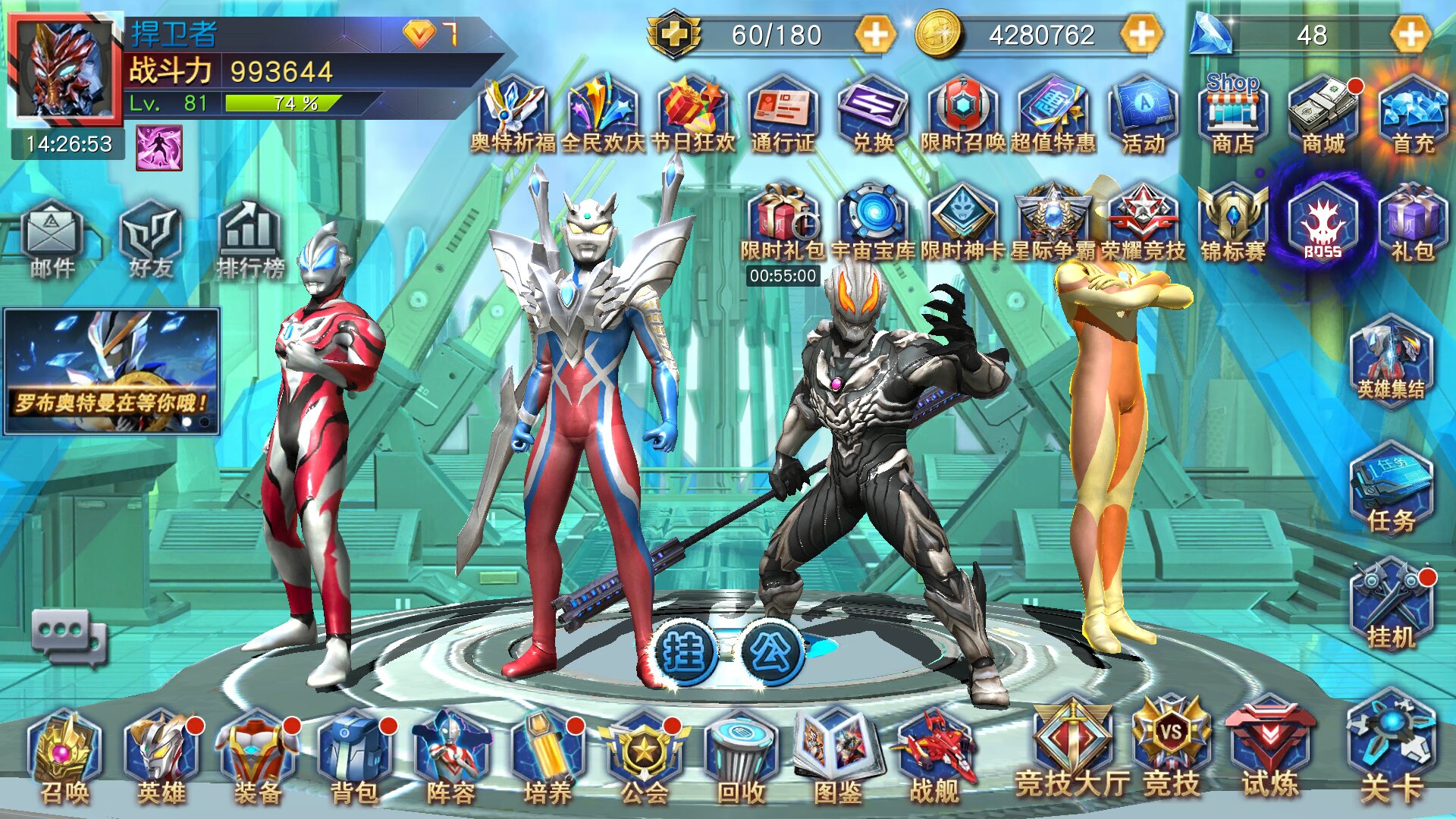Open the 英雄 hero screen

tap(162, 756)
